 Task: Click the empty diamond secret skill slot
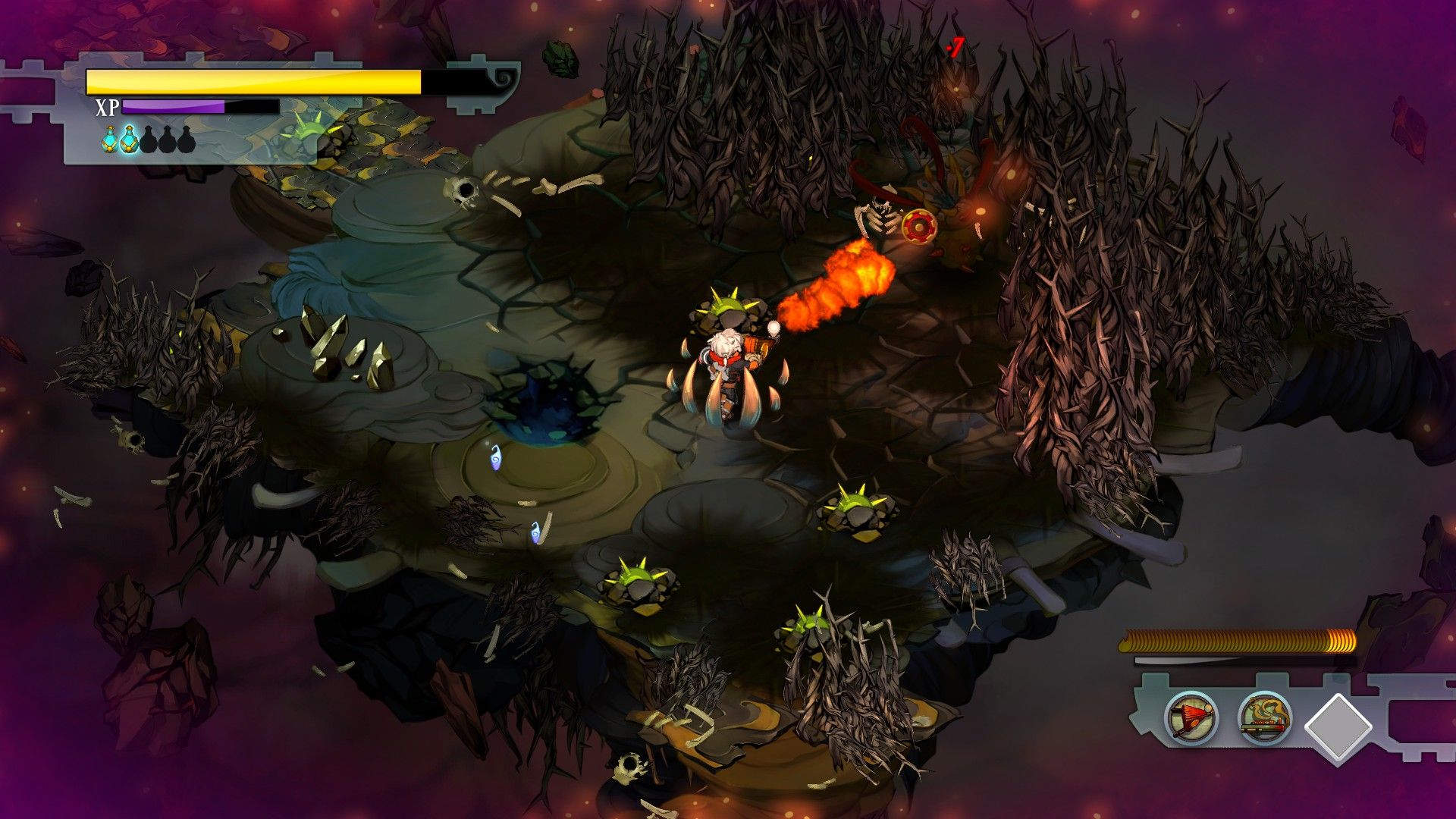[1338, 726]
